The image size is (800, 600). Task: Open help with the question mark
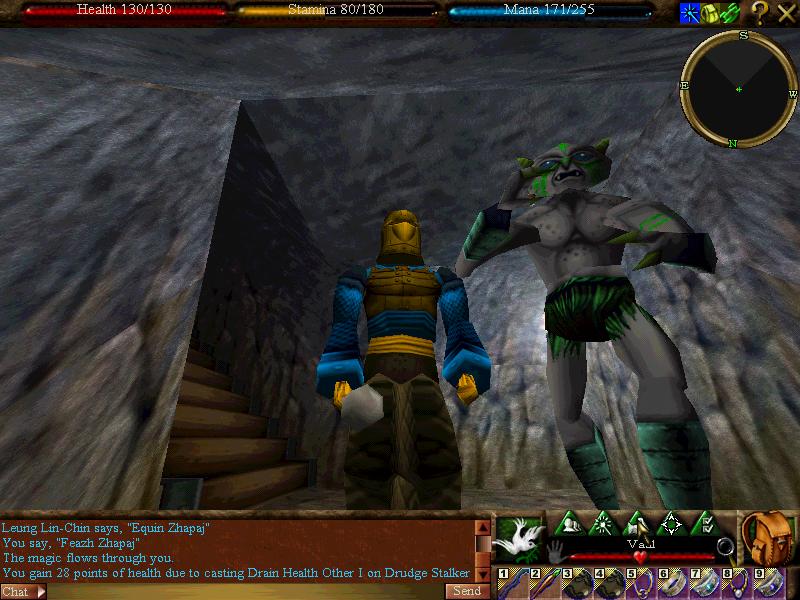[760, 13]
